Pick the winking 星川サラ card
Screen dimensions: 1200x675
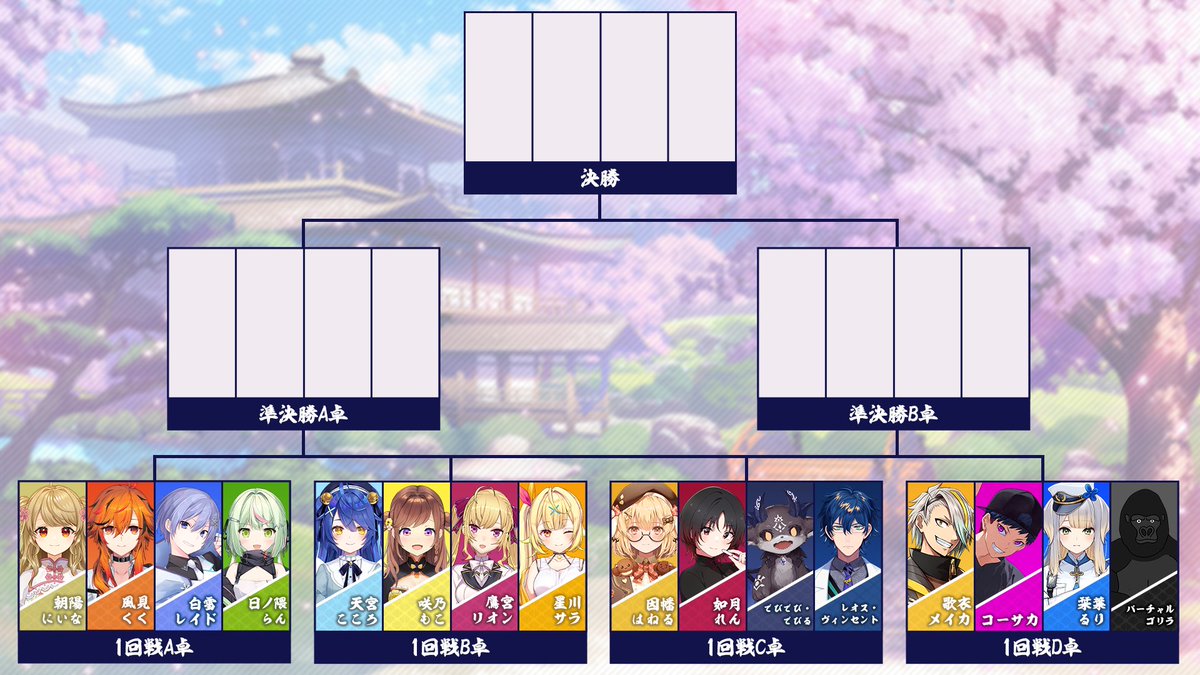(552, 555)
